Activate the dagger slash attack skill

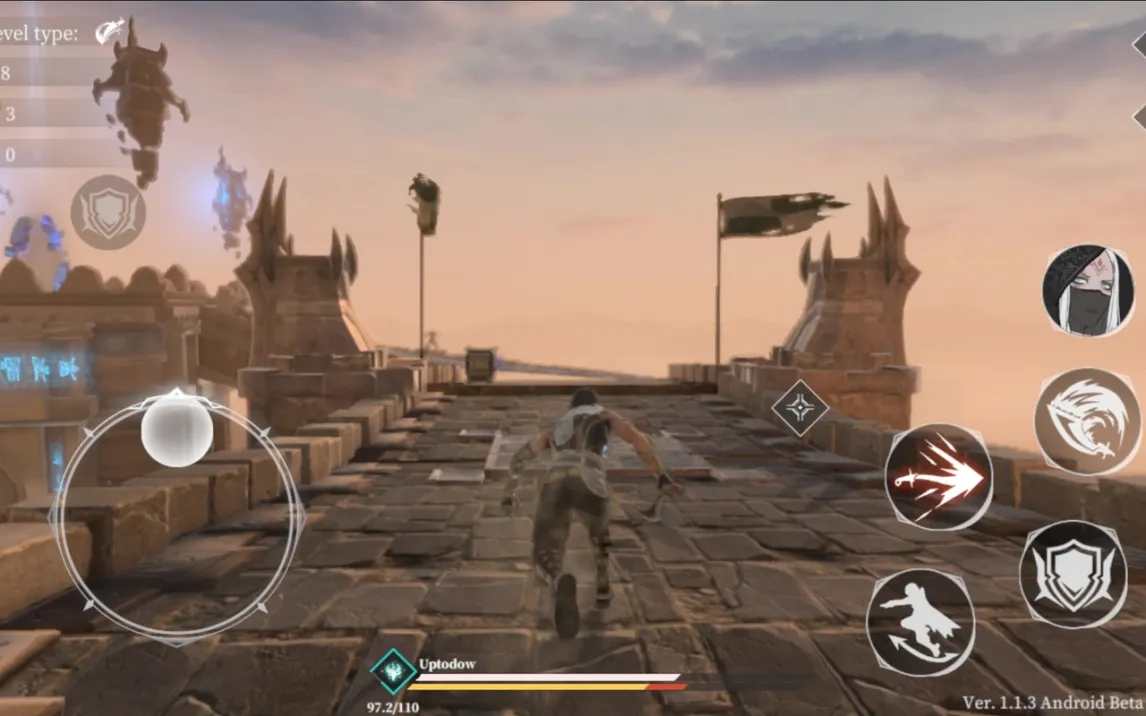point(938,477)
